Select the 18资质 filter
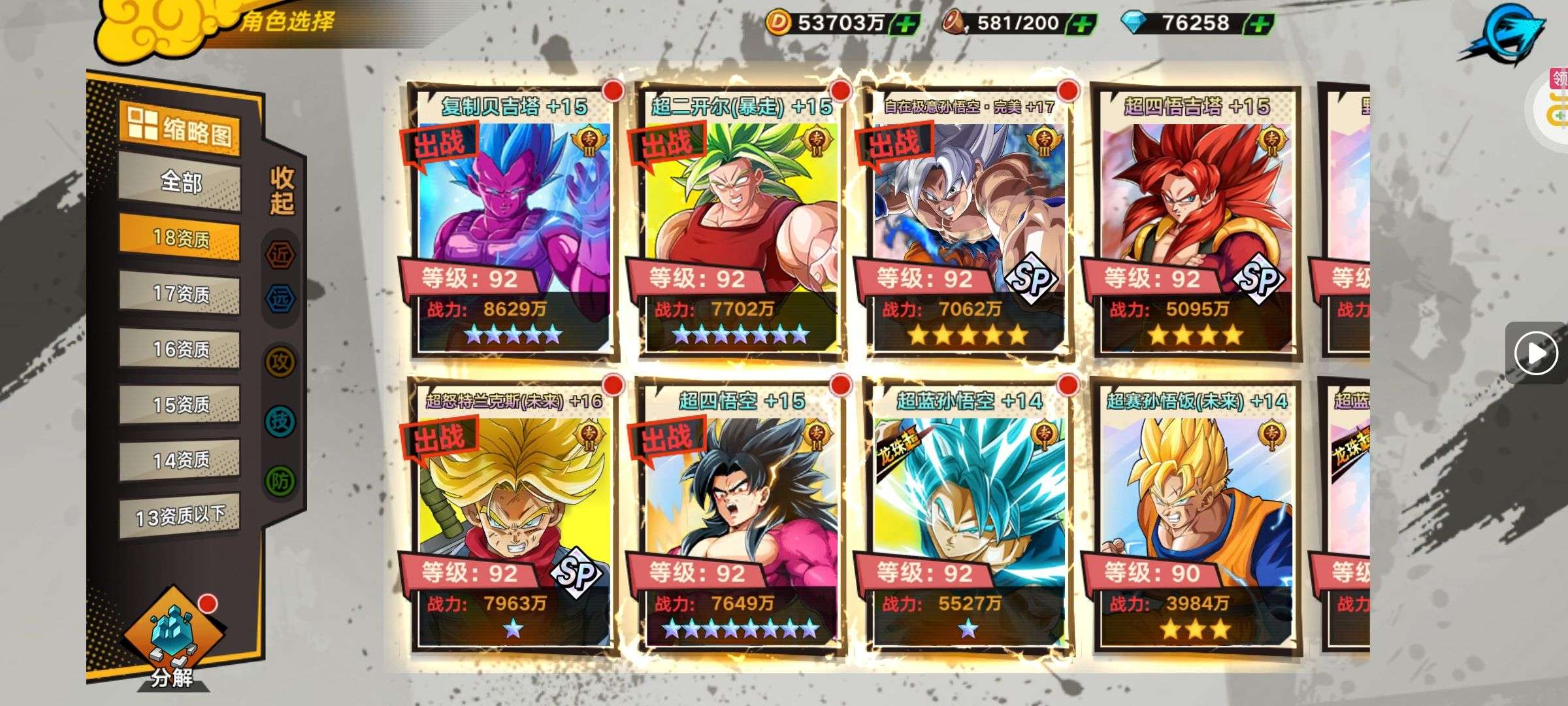 (180, 237)
